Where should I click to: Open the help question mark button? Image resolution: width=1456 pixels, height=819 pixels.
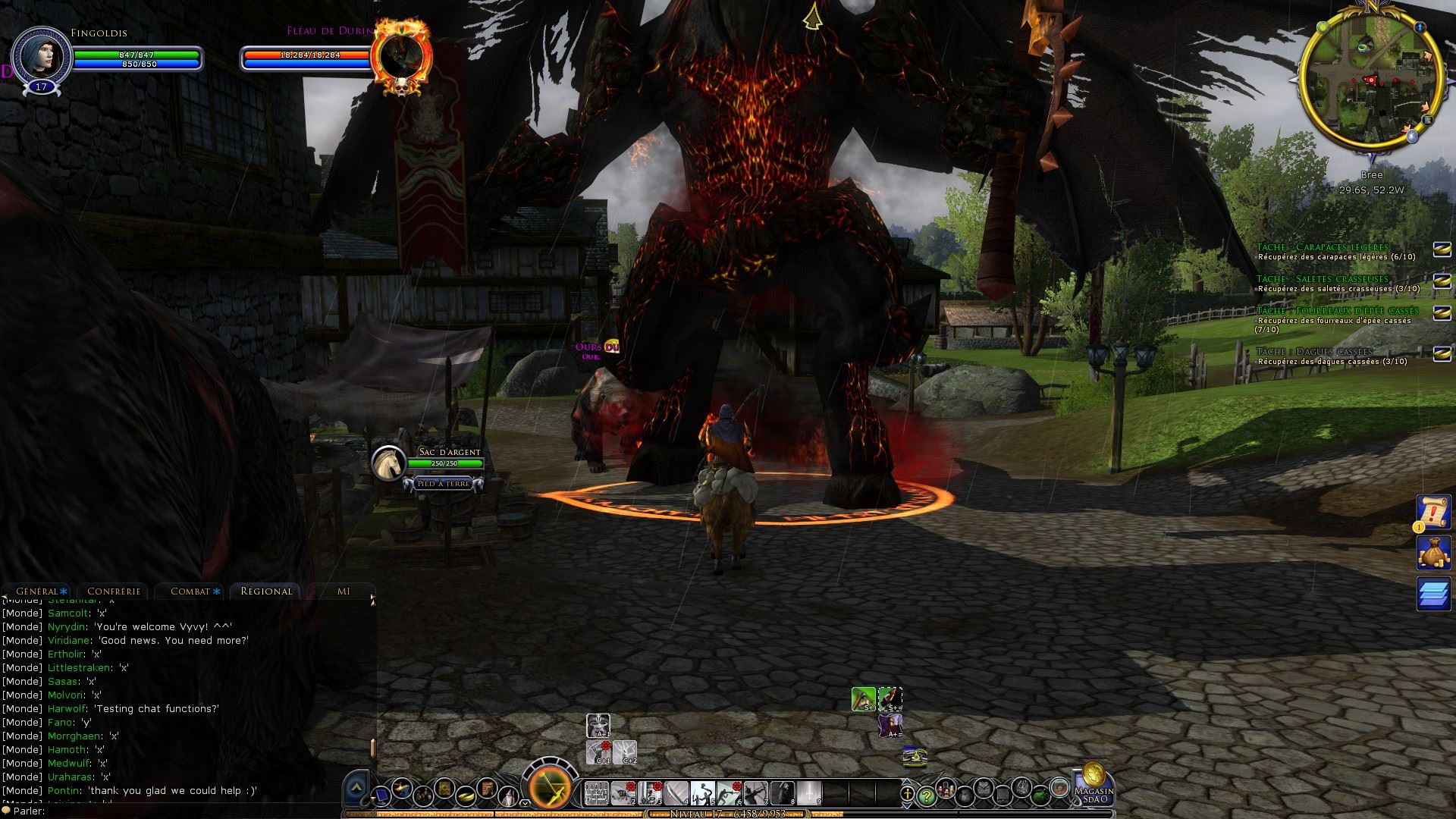pos(925,795)
